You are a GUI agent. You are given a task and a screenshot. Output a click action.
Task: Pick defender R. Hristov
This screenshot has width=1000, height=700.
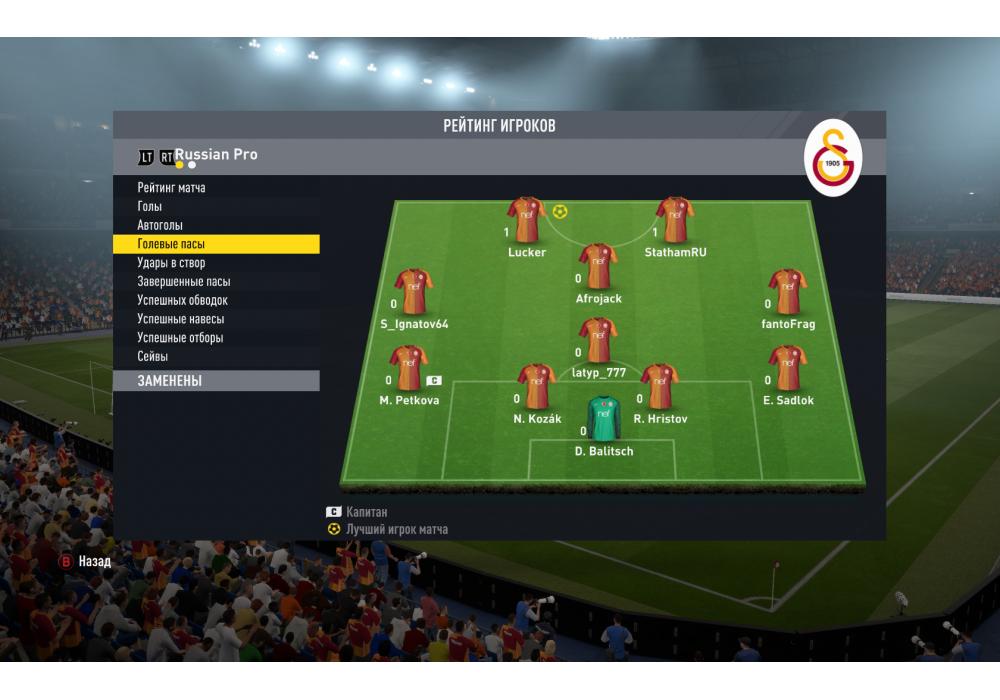point(660,387)
